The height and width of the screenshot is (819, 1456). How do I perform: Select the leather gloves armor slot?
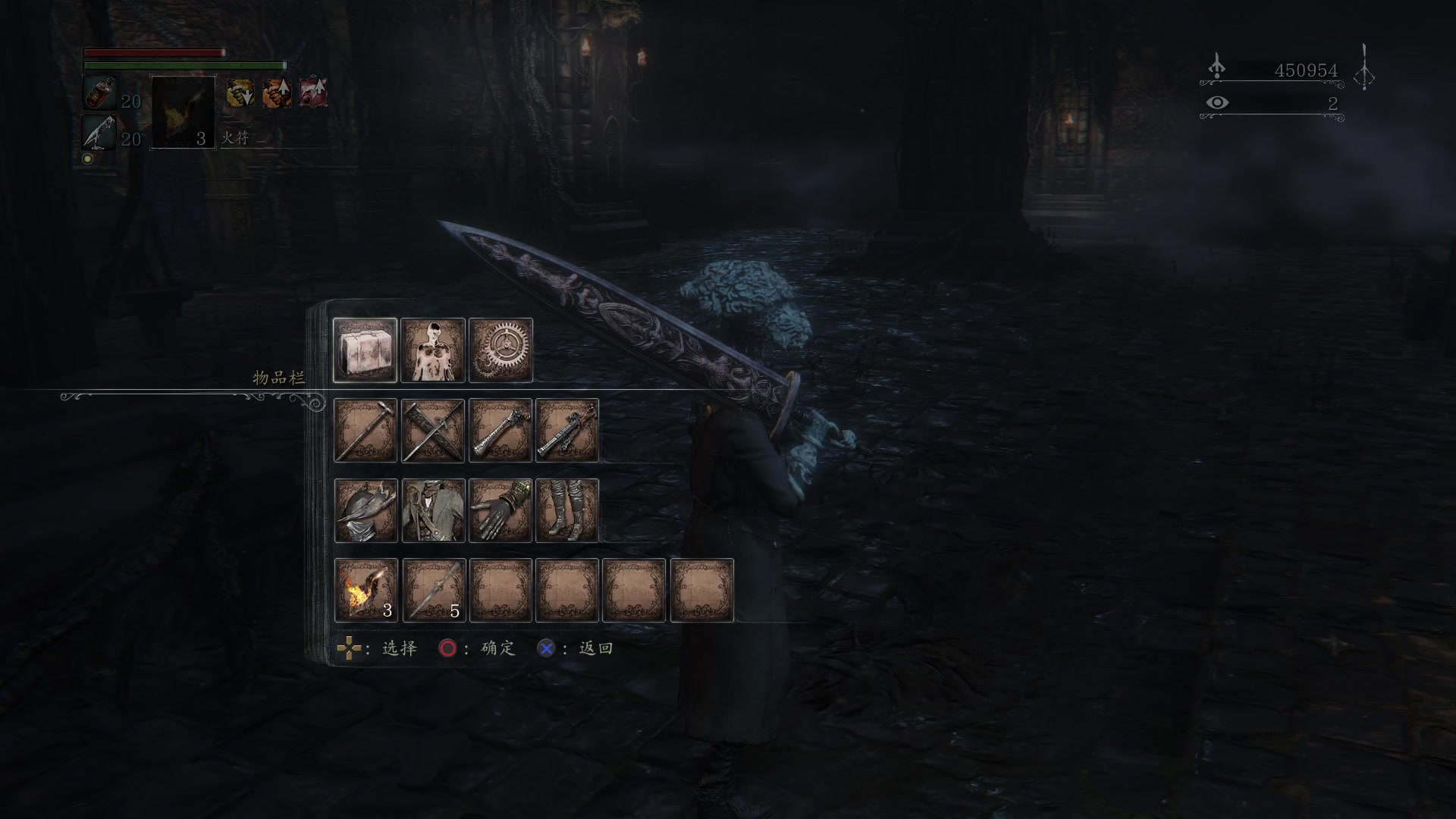click(x=500, y=510)
